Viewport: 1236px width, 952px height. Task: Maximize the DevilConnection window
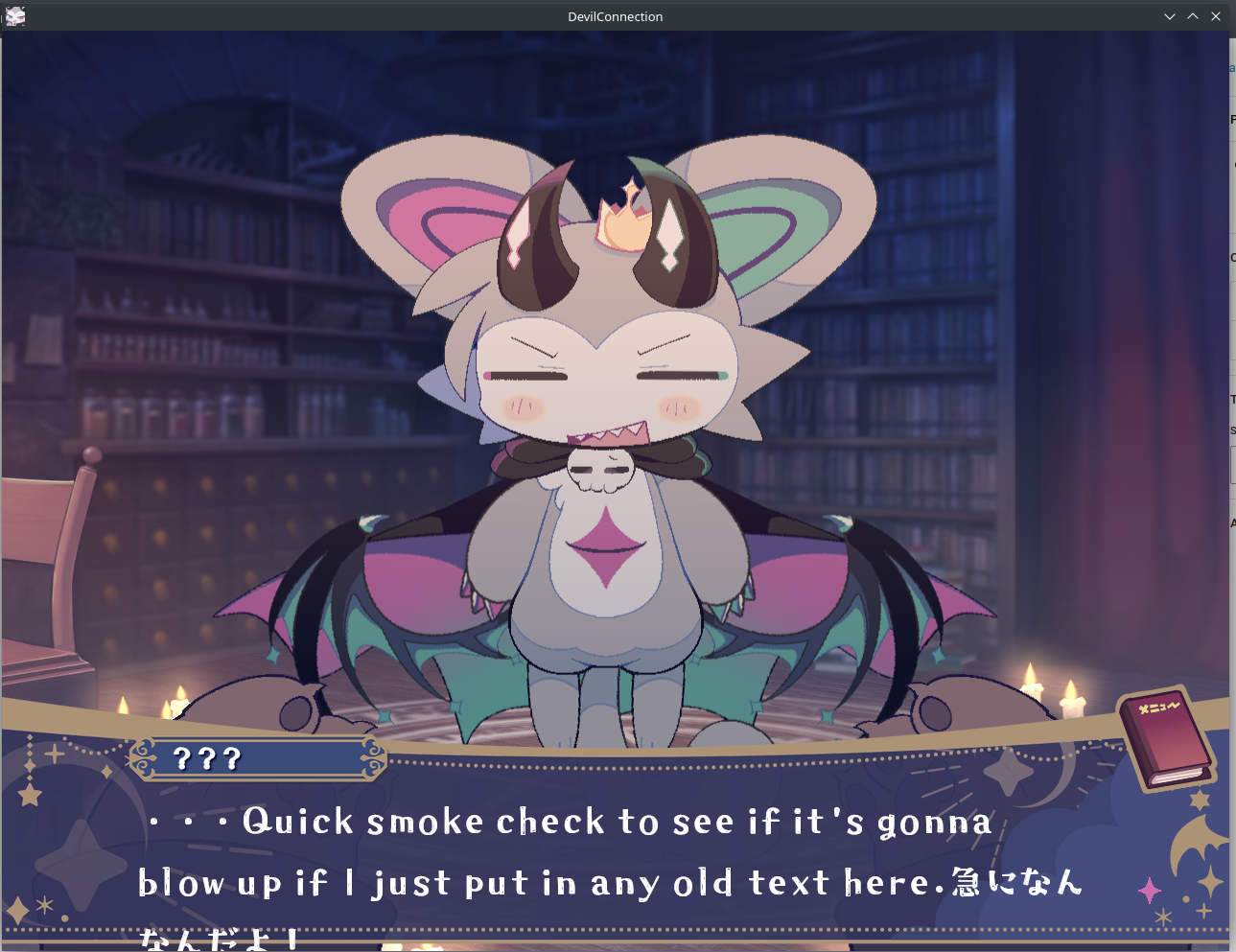(1193, 16)
